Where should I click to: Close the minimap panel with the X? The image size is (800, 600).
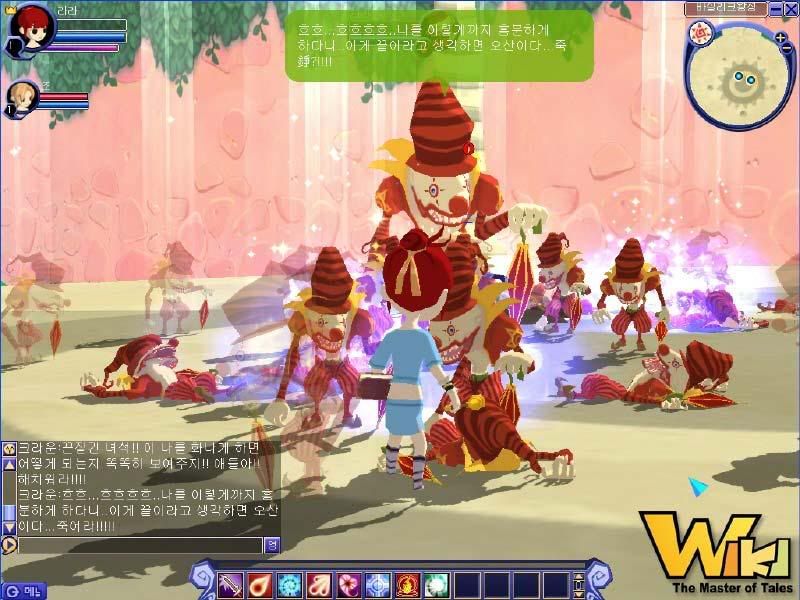pyautogui.click(x=790, y=9)
